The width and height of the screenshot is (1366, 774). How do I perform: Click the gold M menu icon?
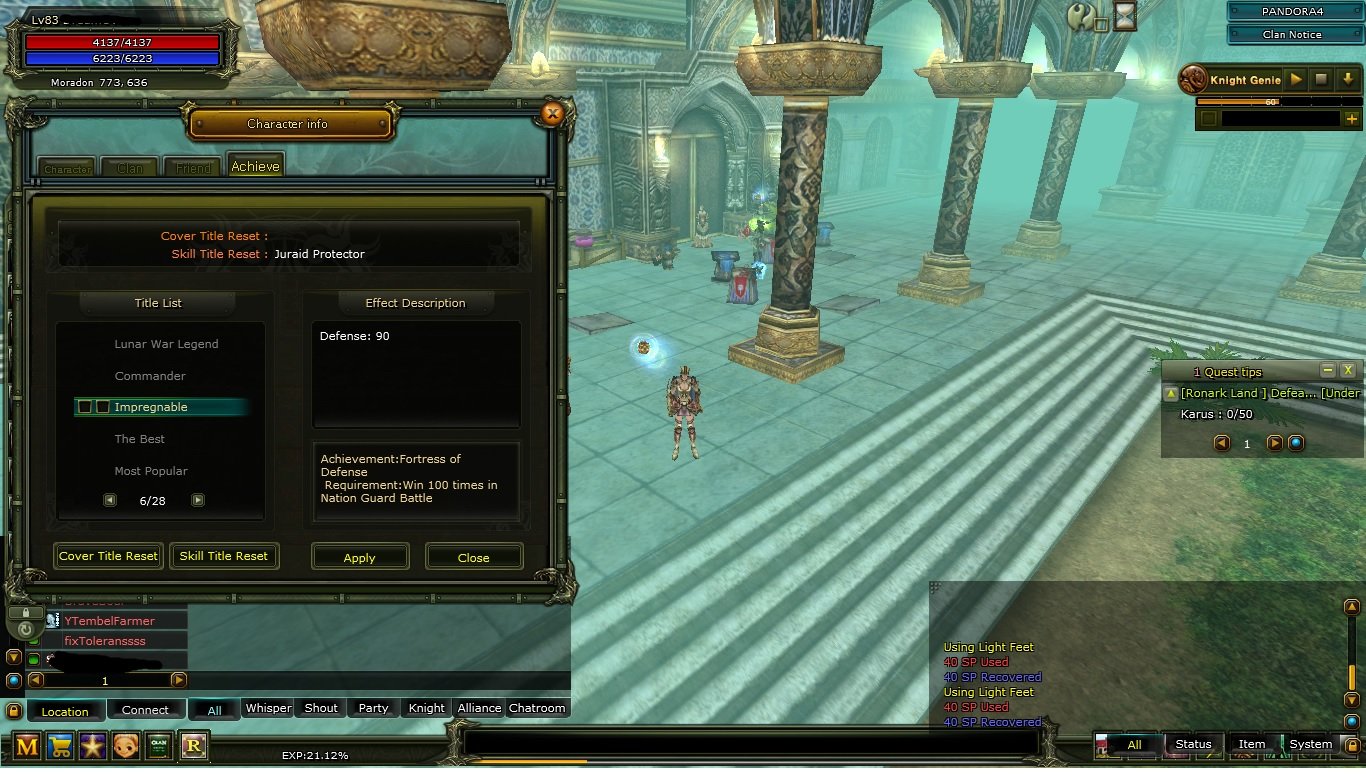pos(28,746)
